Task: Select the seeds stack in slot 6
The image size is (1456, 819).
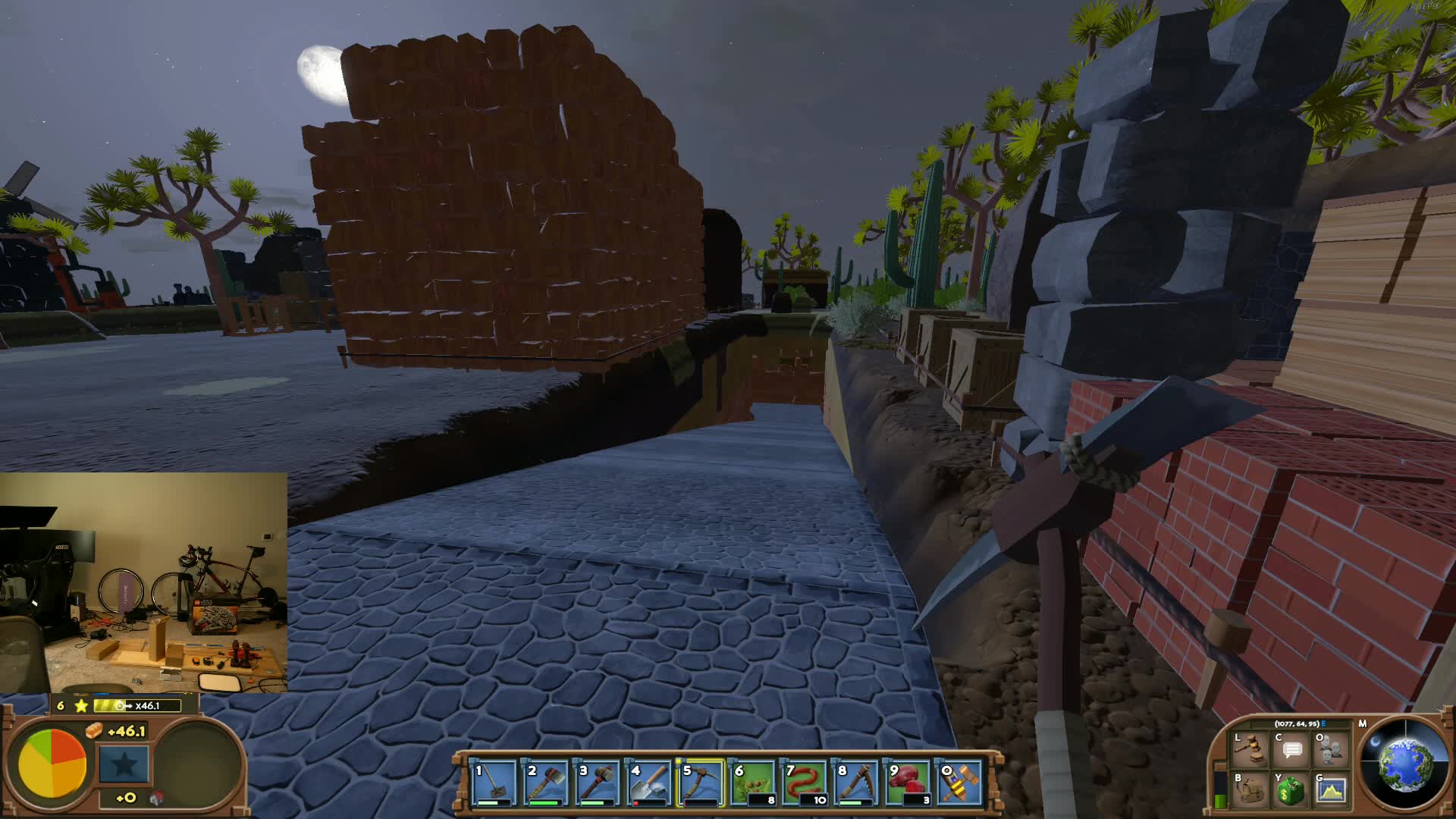Action: point(752,783)
